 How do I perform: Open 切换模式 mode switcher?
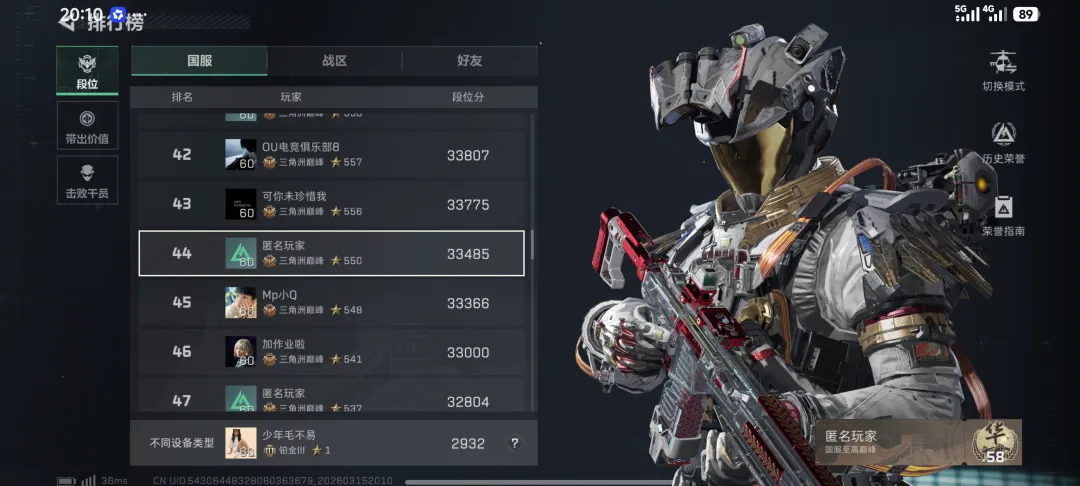1003,70
